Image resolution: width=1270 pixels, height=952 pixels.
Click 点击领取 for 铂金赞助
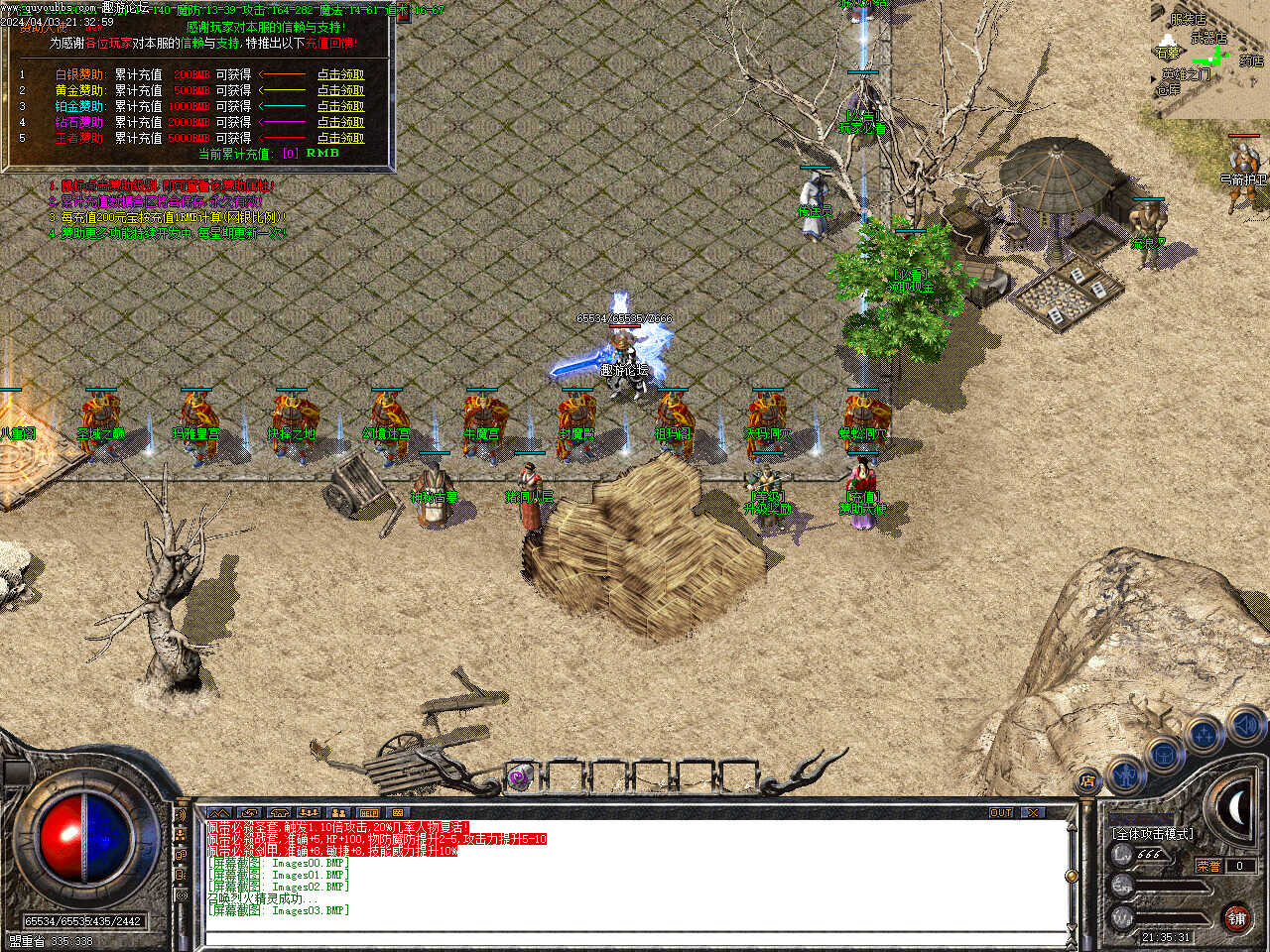tap(340, 106)
